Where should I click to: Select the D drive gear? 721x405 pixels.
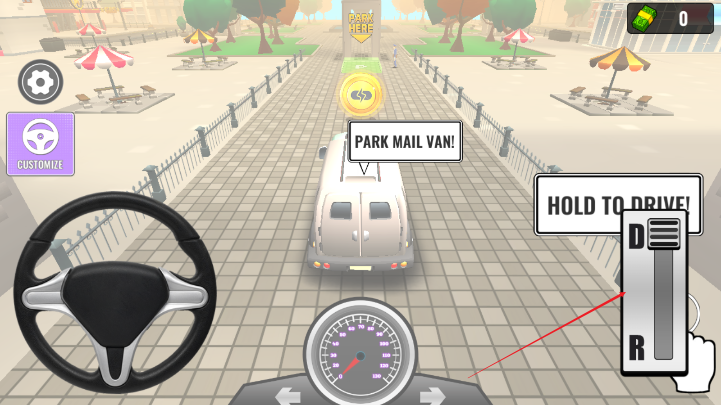637,237
